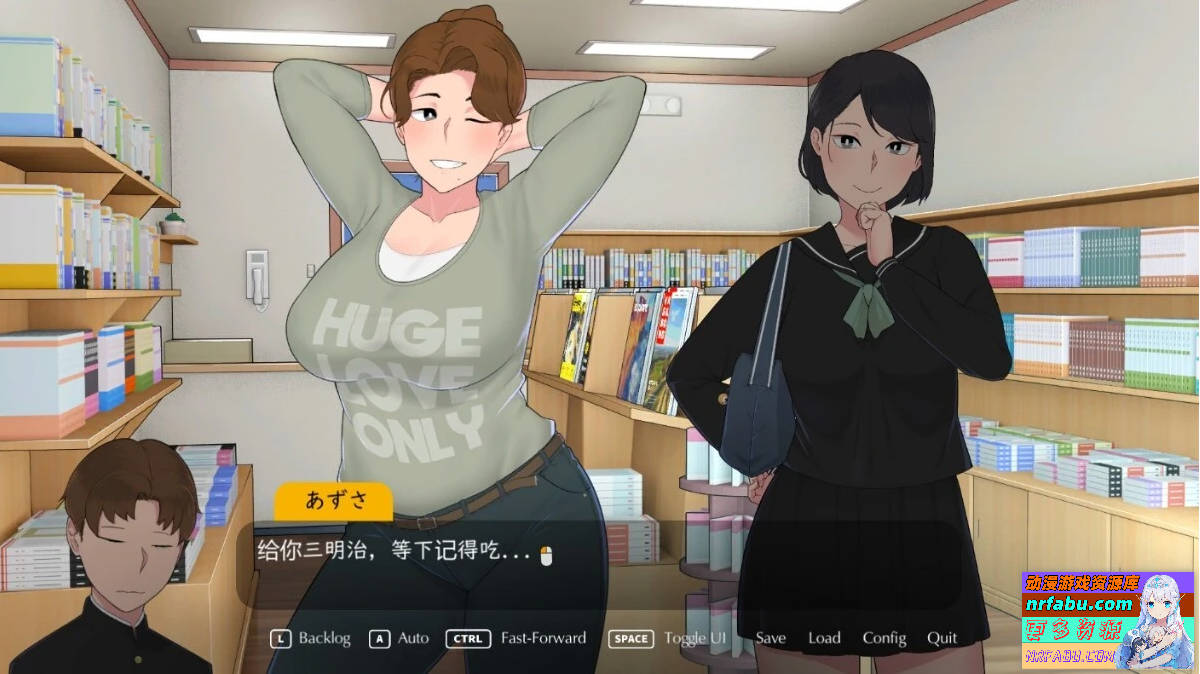Visit the nrfabu.com watermark link
The width and height of the screenshot is (1200, 674).
[1078, 604]
